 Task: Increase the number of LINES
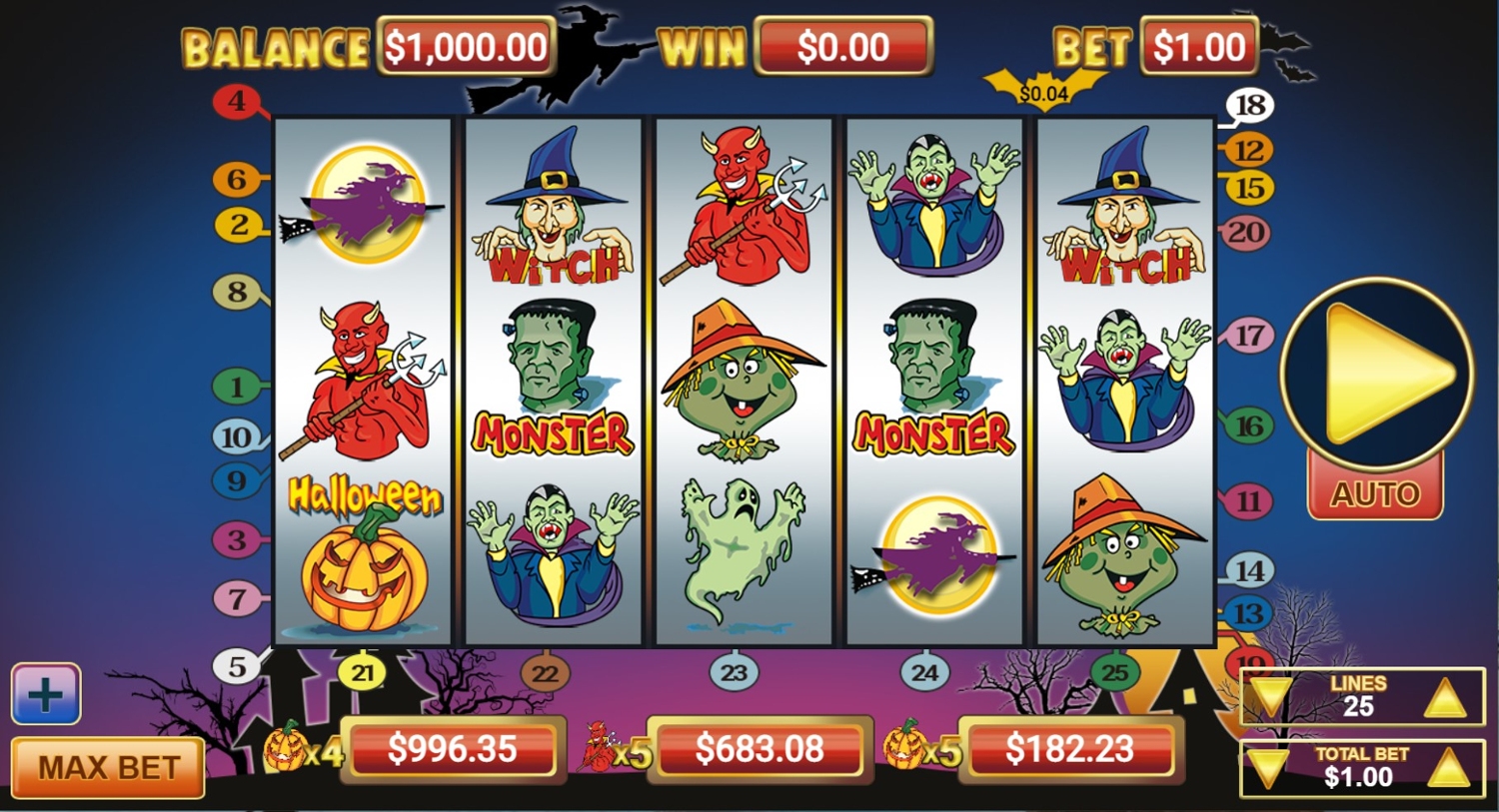(1444, 697)
